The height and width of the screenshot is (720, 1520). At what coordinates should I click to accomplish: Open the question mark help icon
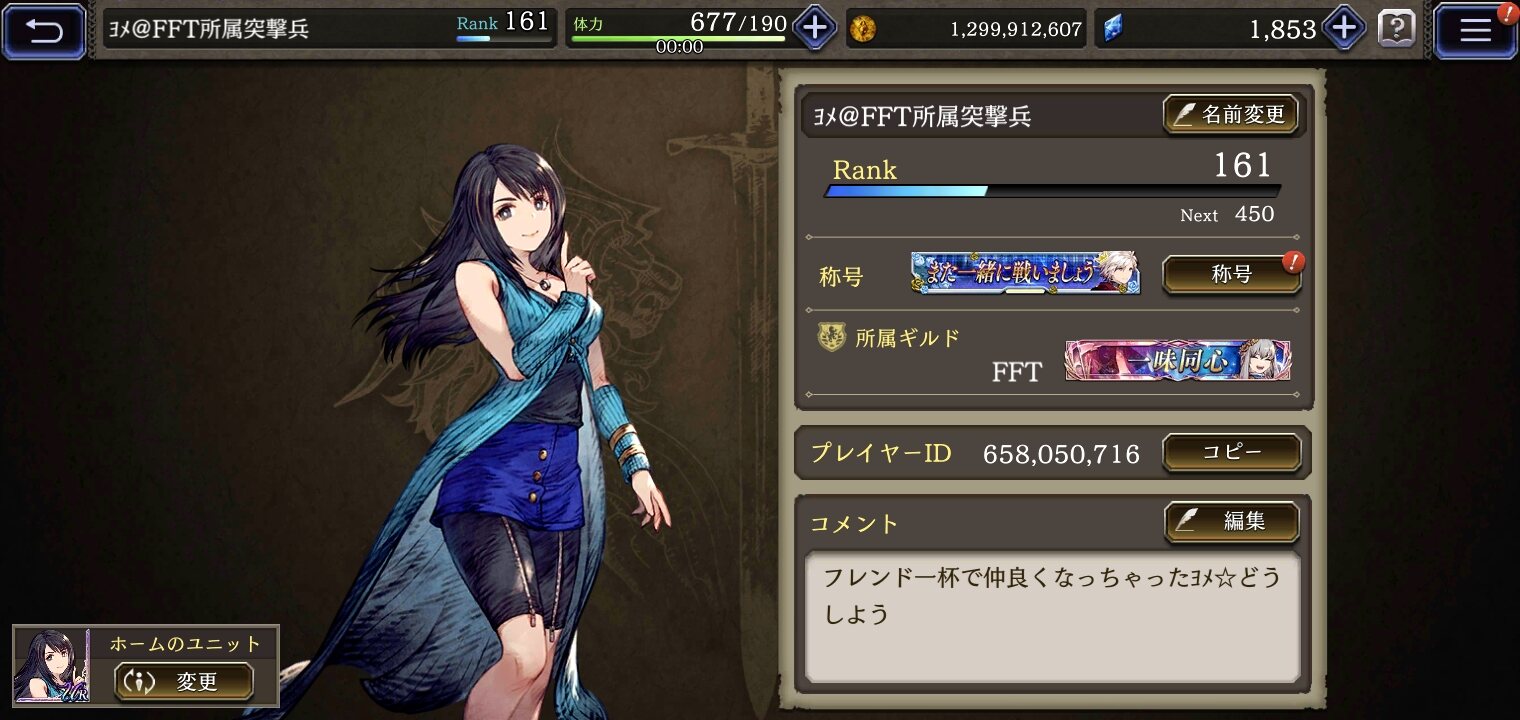pyautogui.click(x=1397, y=29)
